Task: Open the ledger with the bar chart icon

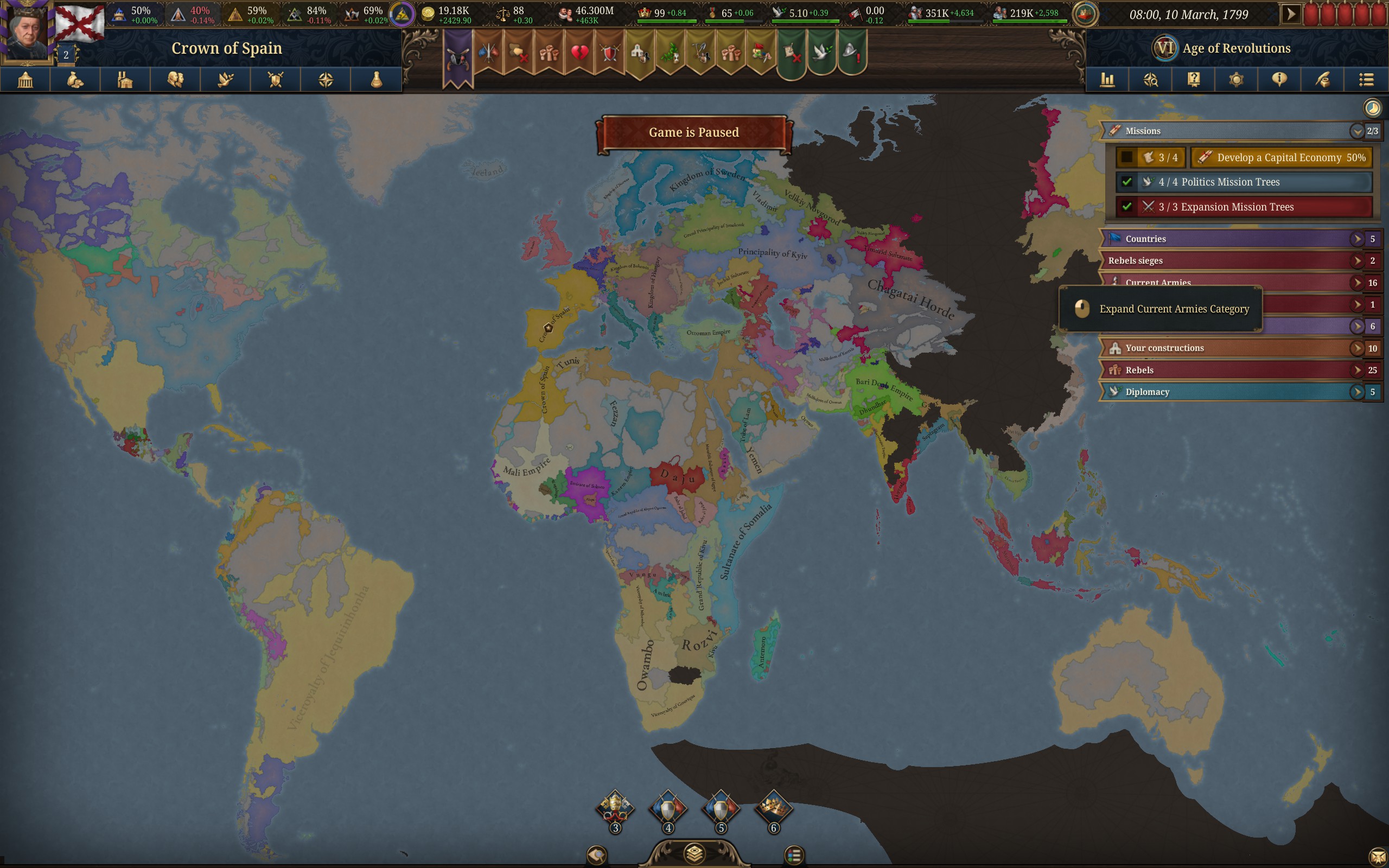Action: (x=1108, y=79)
